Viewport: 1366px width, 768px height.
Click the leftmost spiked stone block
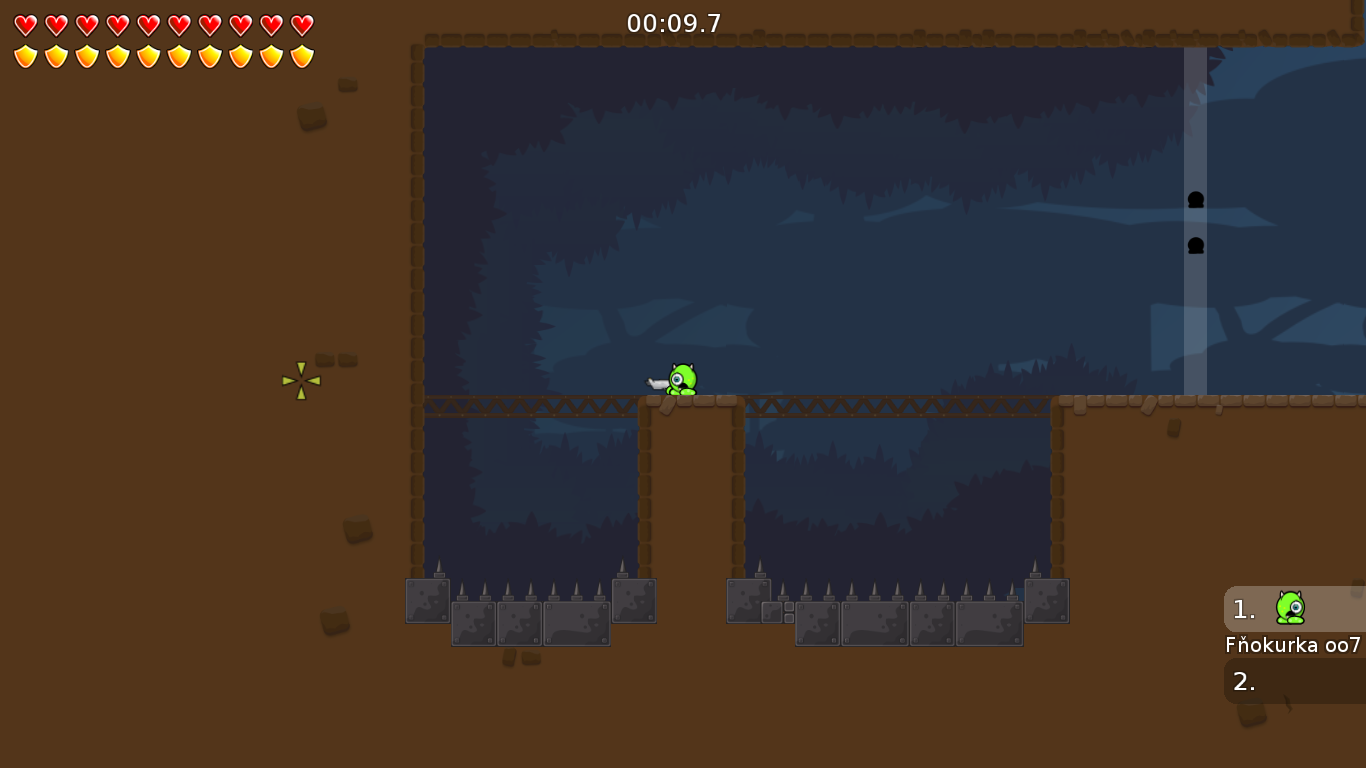426,600
